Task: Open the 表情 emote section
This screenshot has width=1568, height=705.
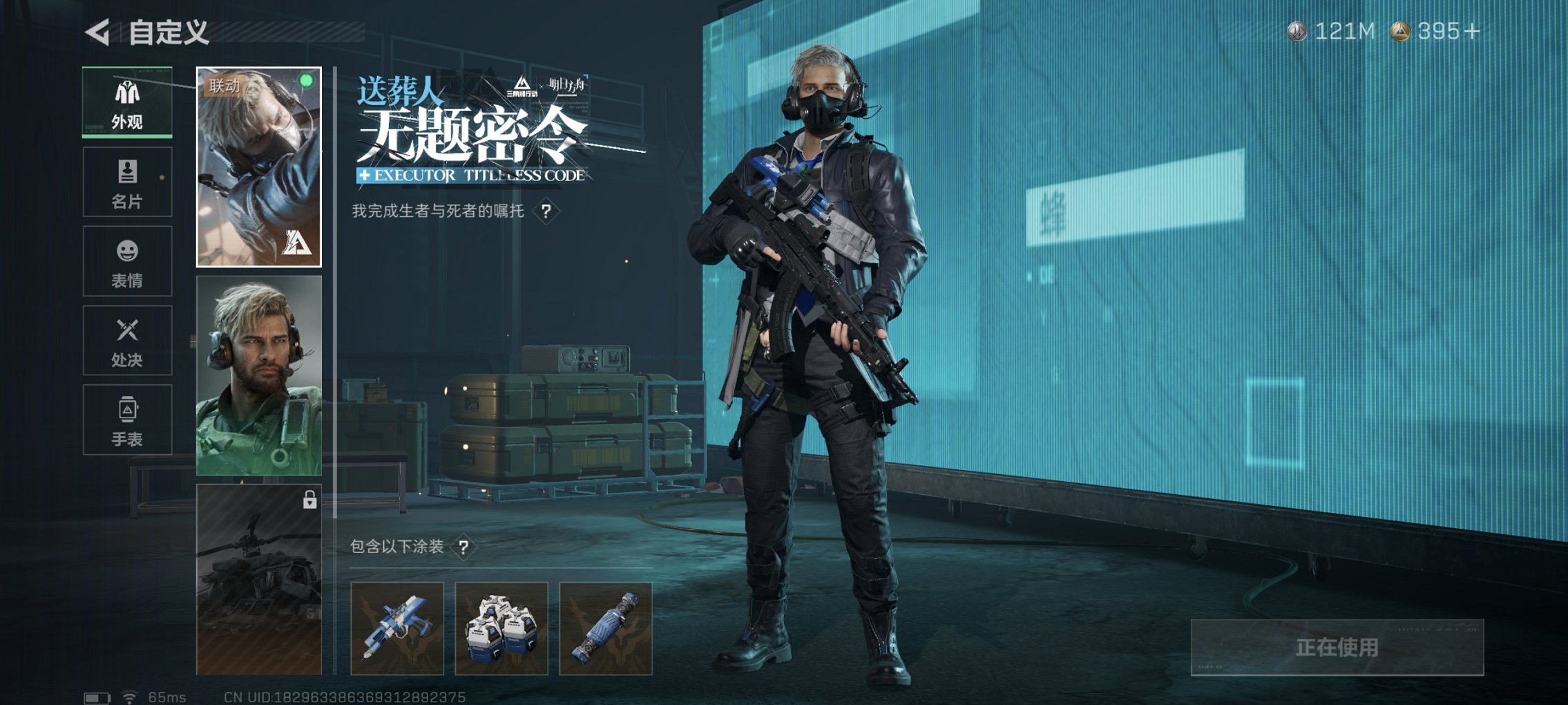Action: click(x=127, y=261)
